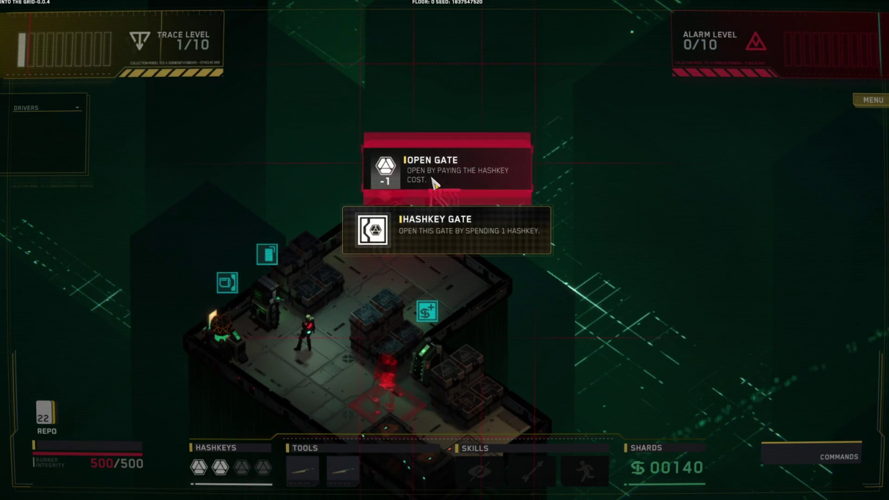Expand the Drivers dropdown panel

pos(47,108)
